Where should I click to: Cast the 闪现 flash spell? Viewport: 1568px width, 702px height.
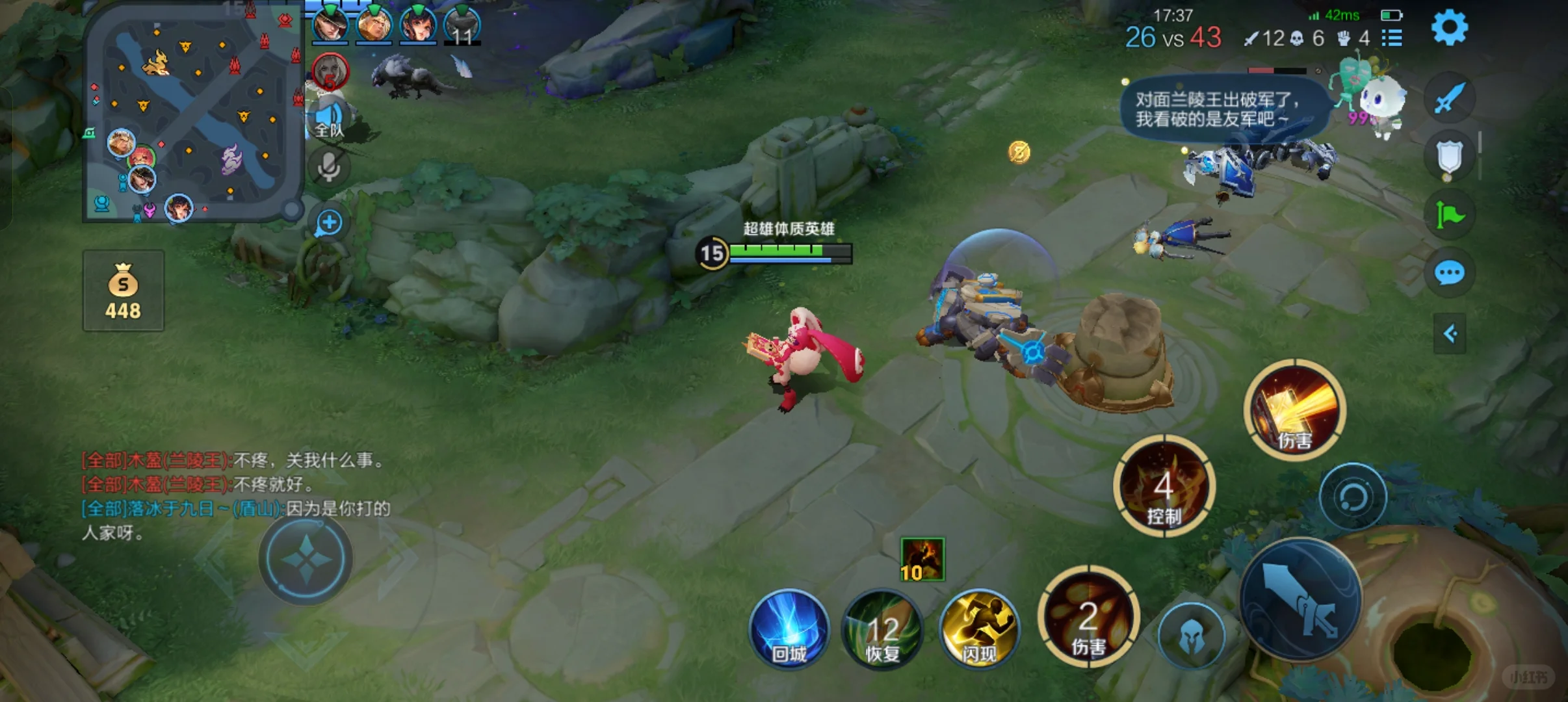tap(978, 629)
